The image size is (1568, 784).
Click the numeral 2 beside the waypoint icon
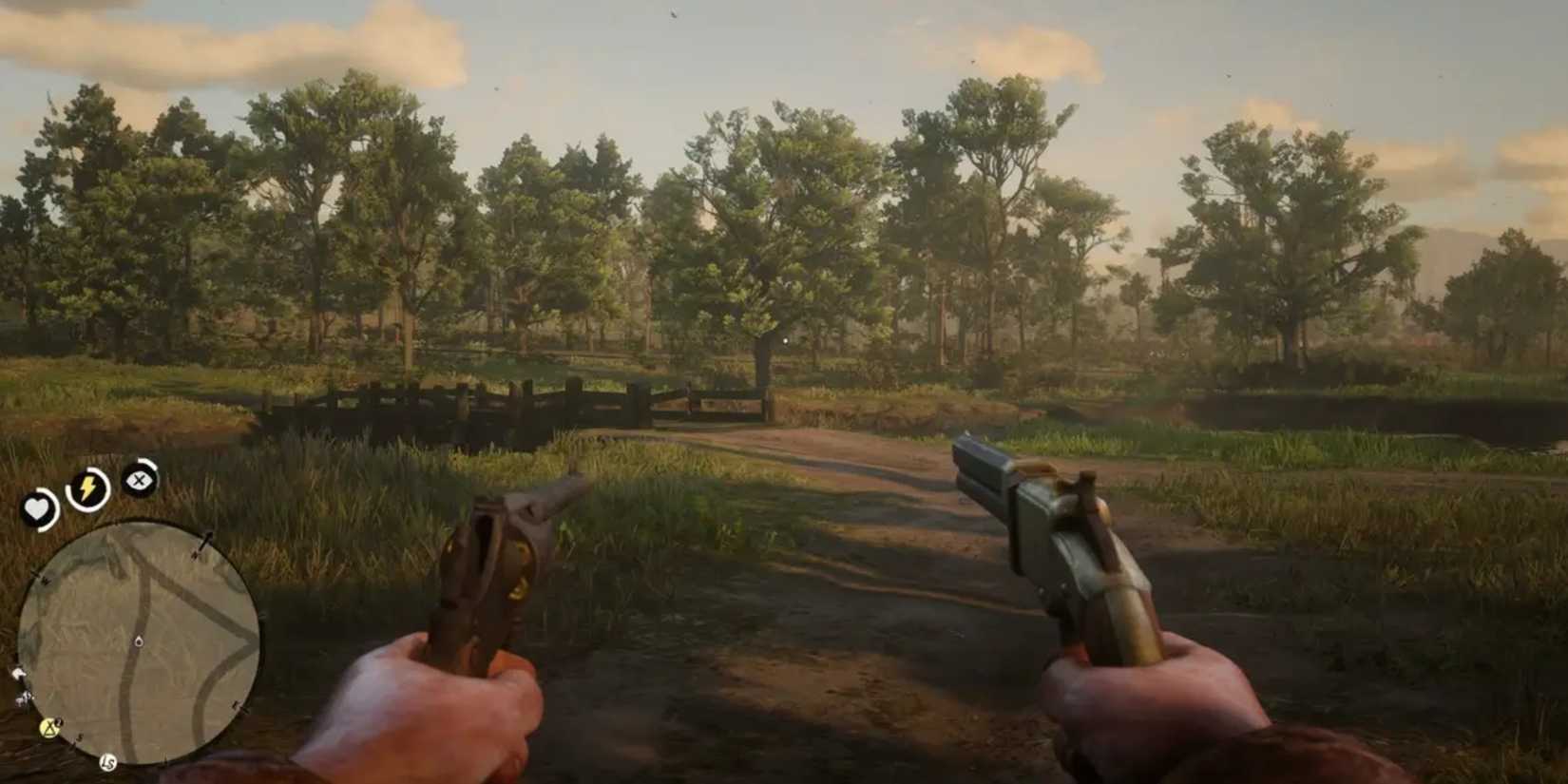click(x=57, y=721)
